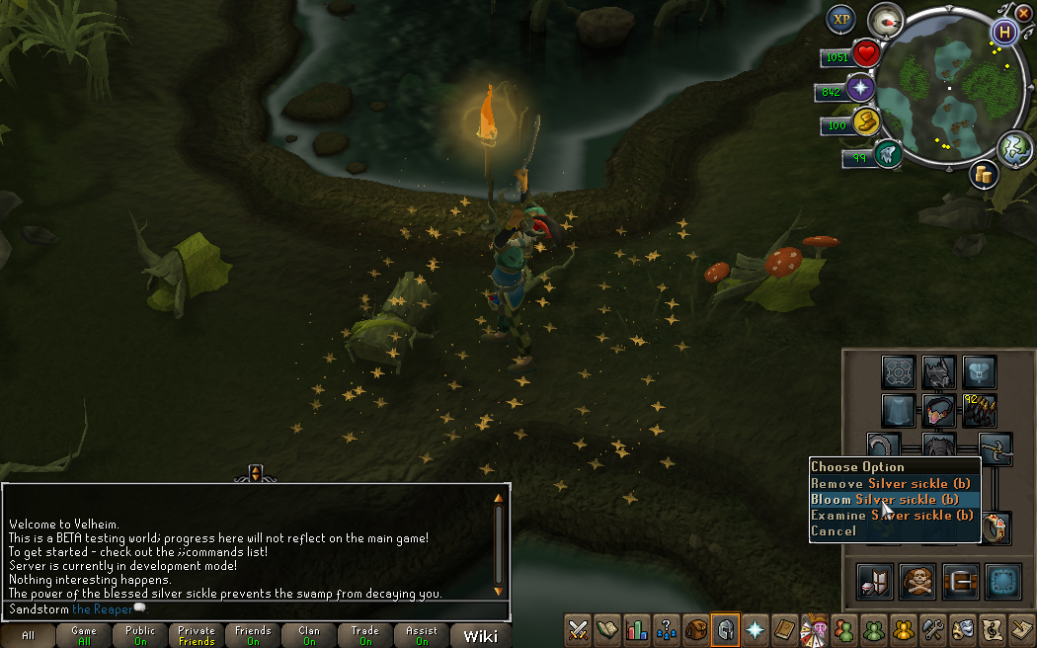Cancel the Choose Option menu
This screenshot has width=1037, height=648.
pyautogui.click(x=834, y=531)
